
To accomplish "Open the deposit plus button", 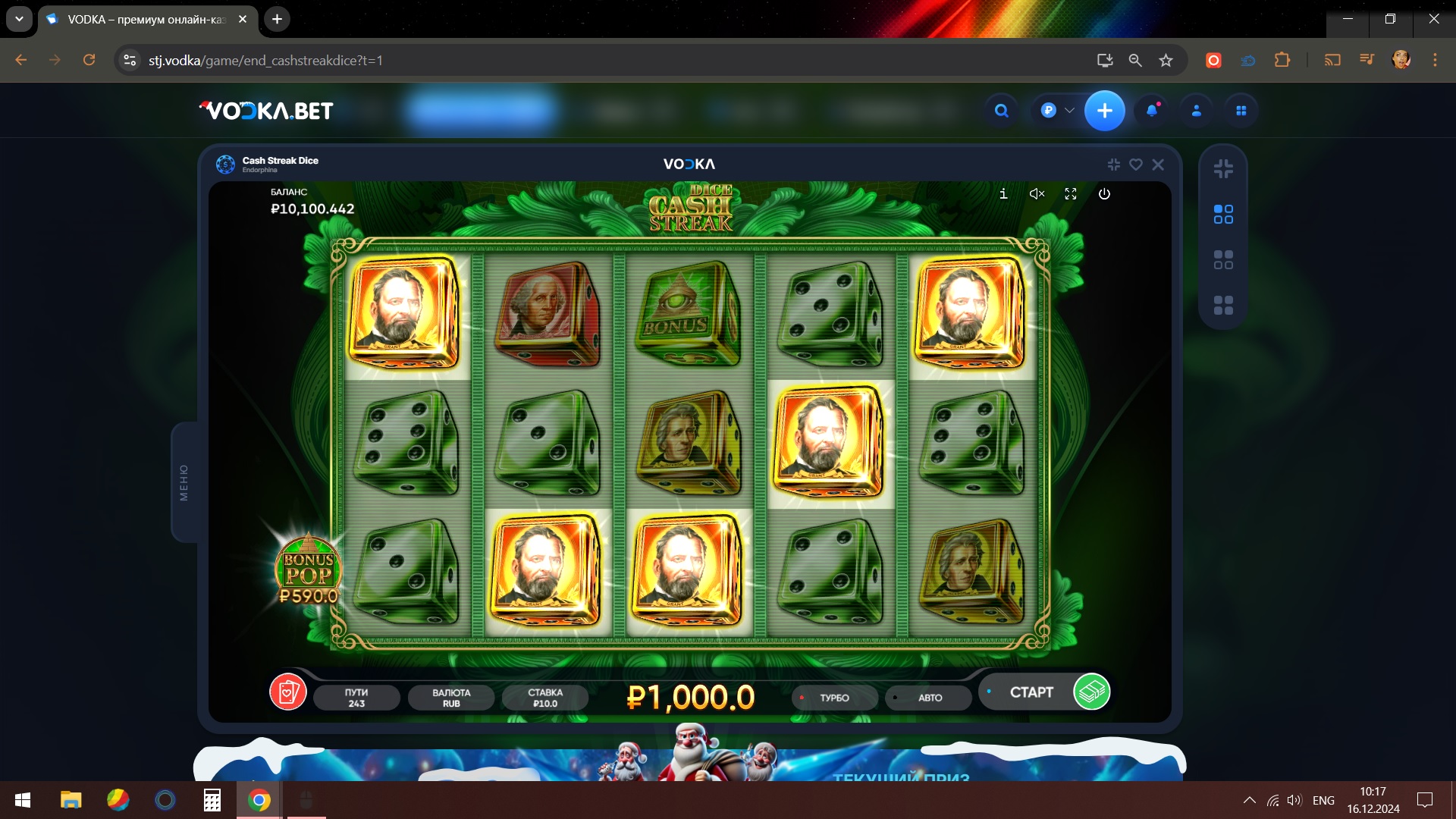I will [x=1104, y=111].
